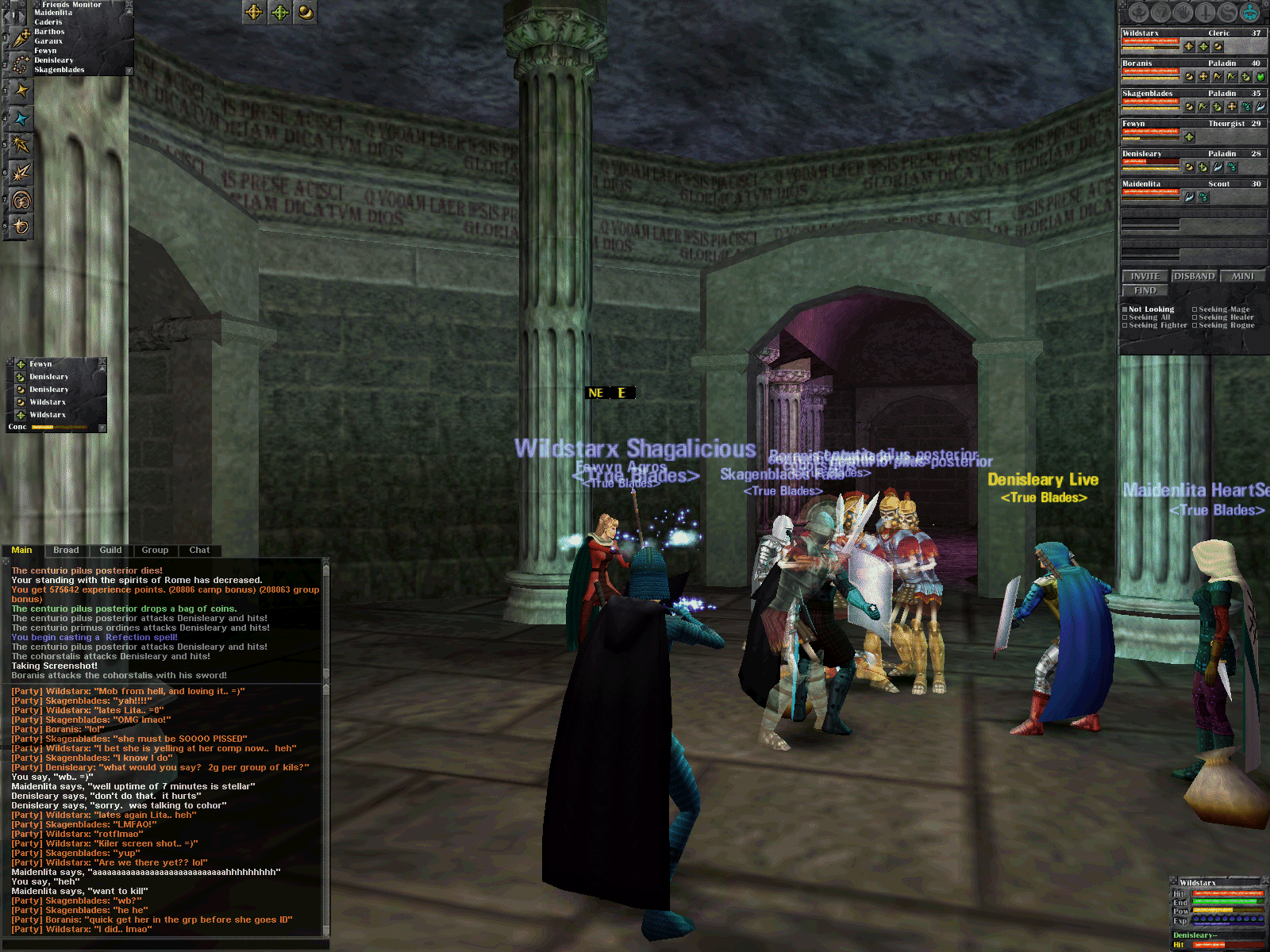This screenshot has height=952, width=1270.
Task: Close the Friends Monitor window
Action: 129,4
